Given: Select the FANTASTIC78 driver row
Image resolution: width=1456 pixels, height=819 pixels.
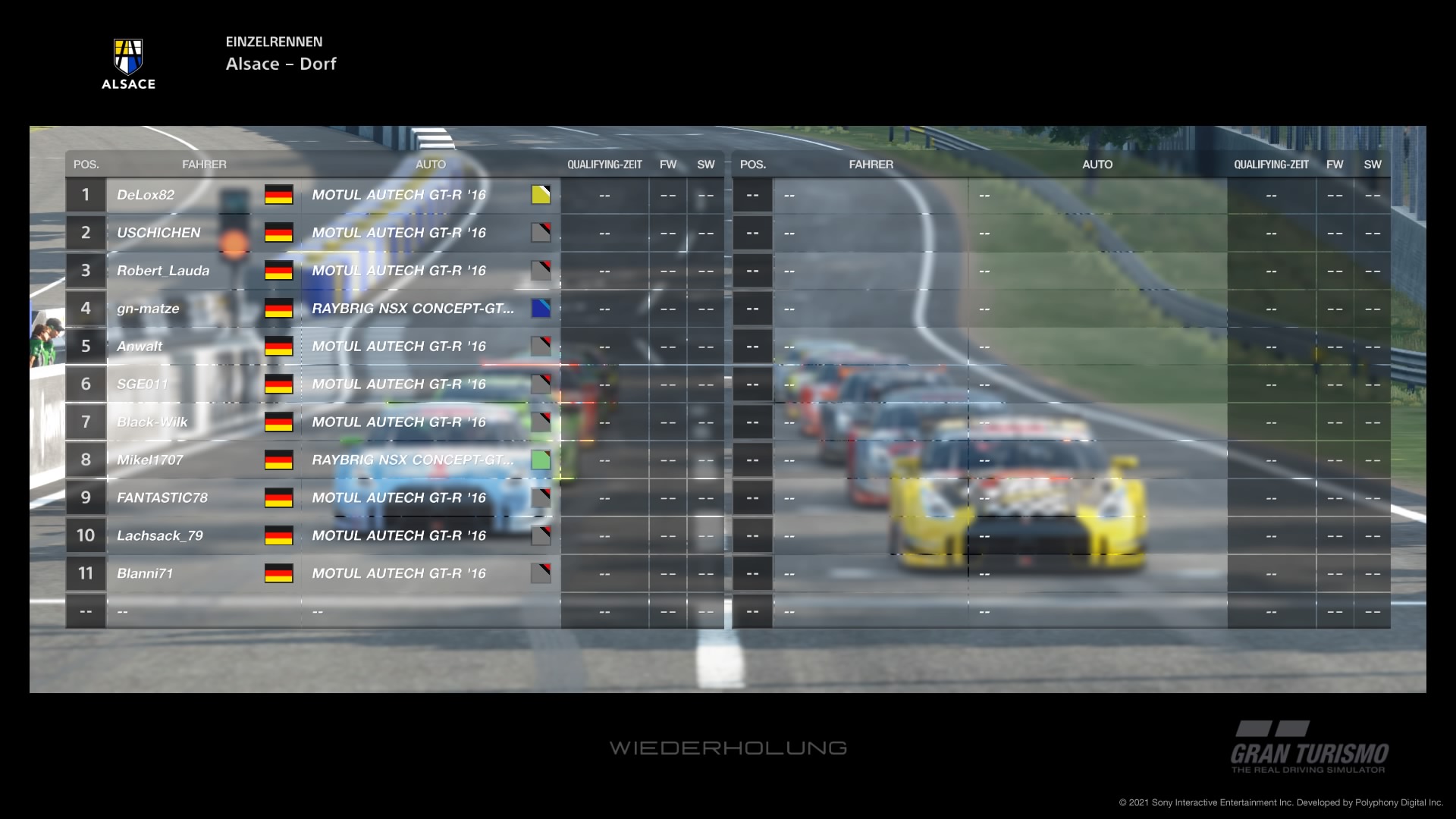Looking at the screenshot, I should 162,498.
